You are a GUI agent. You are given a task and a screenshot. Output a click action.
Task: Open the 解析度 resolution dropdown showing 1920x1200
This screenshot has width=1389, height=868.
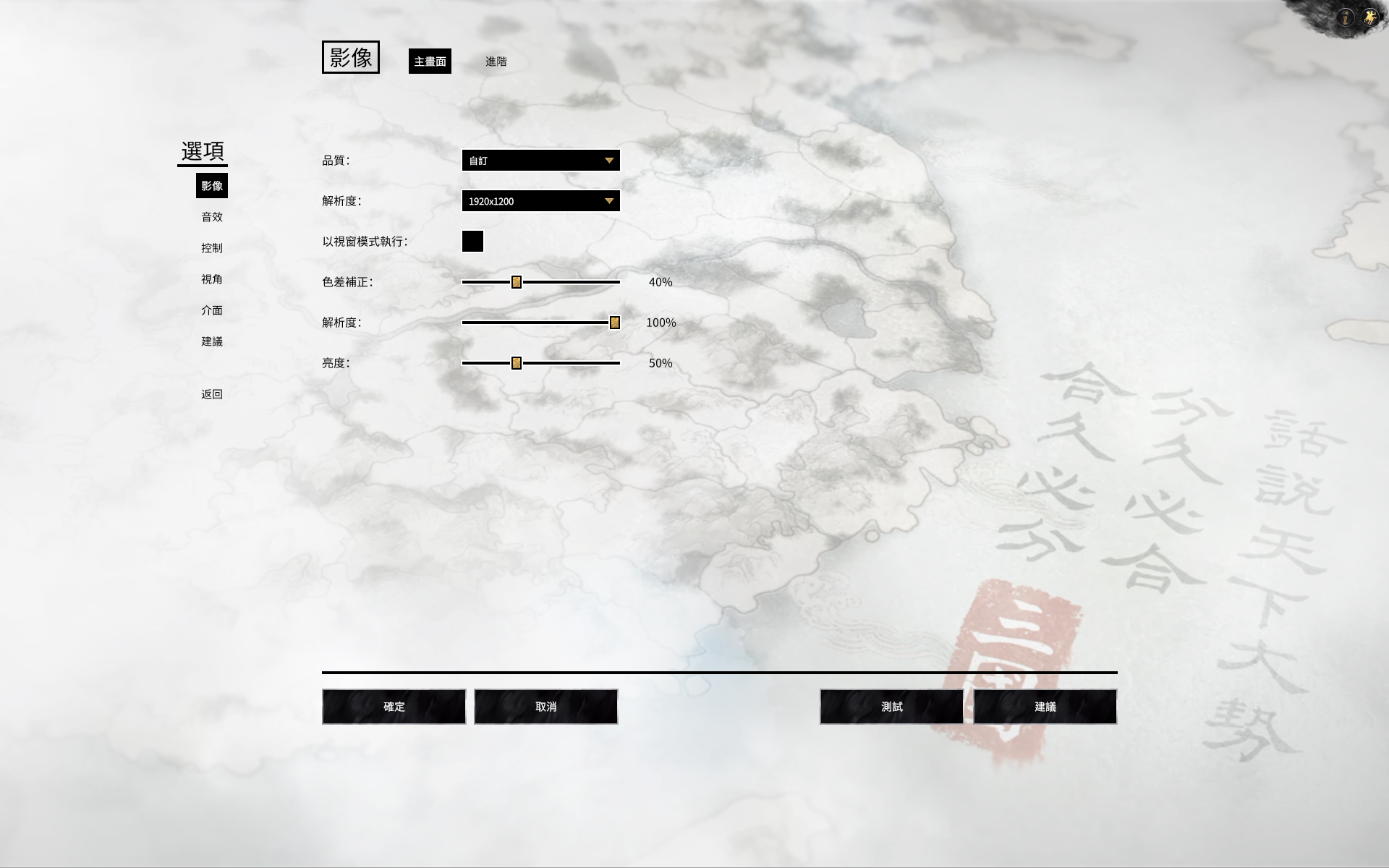pyautogui.click(x=541, y=201)
